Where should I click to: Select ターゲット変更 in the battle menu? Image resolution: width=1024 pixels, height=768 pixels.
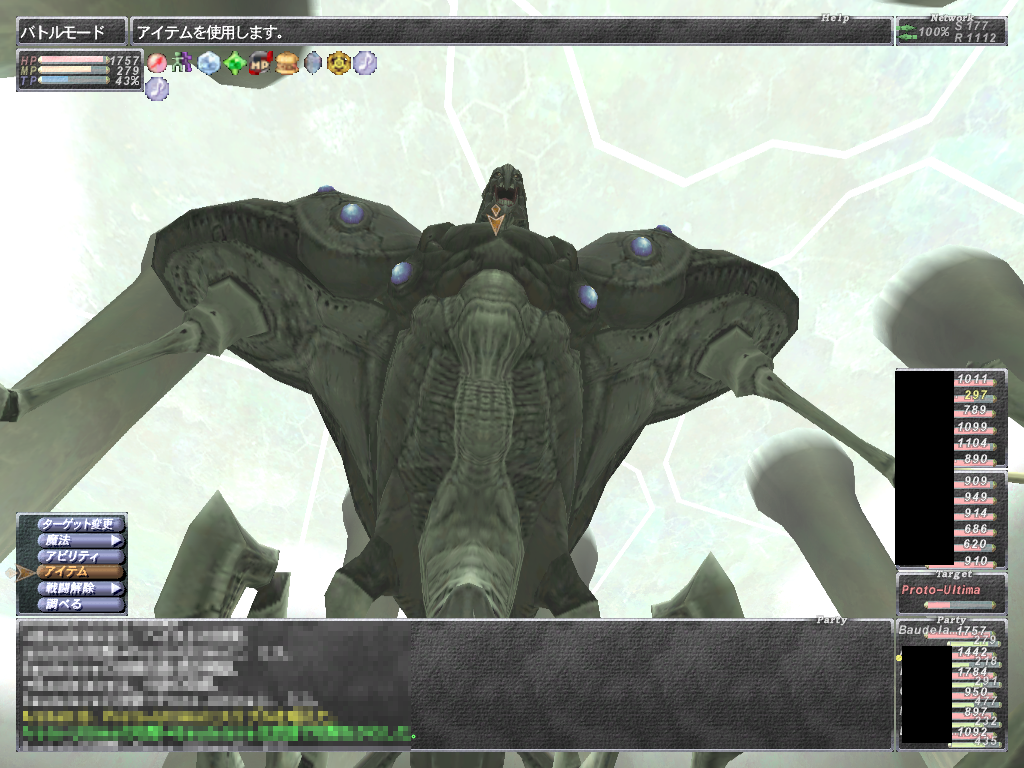(x=80, y=524)
